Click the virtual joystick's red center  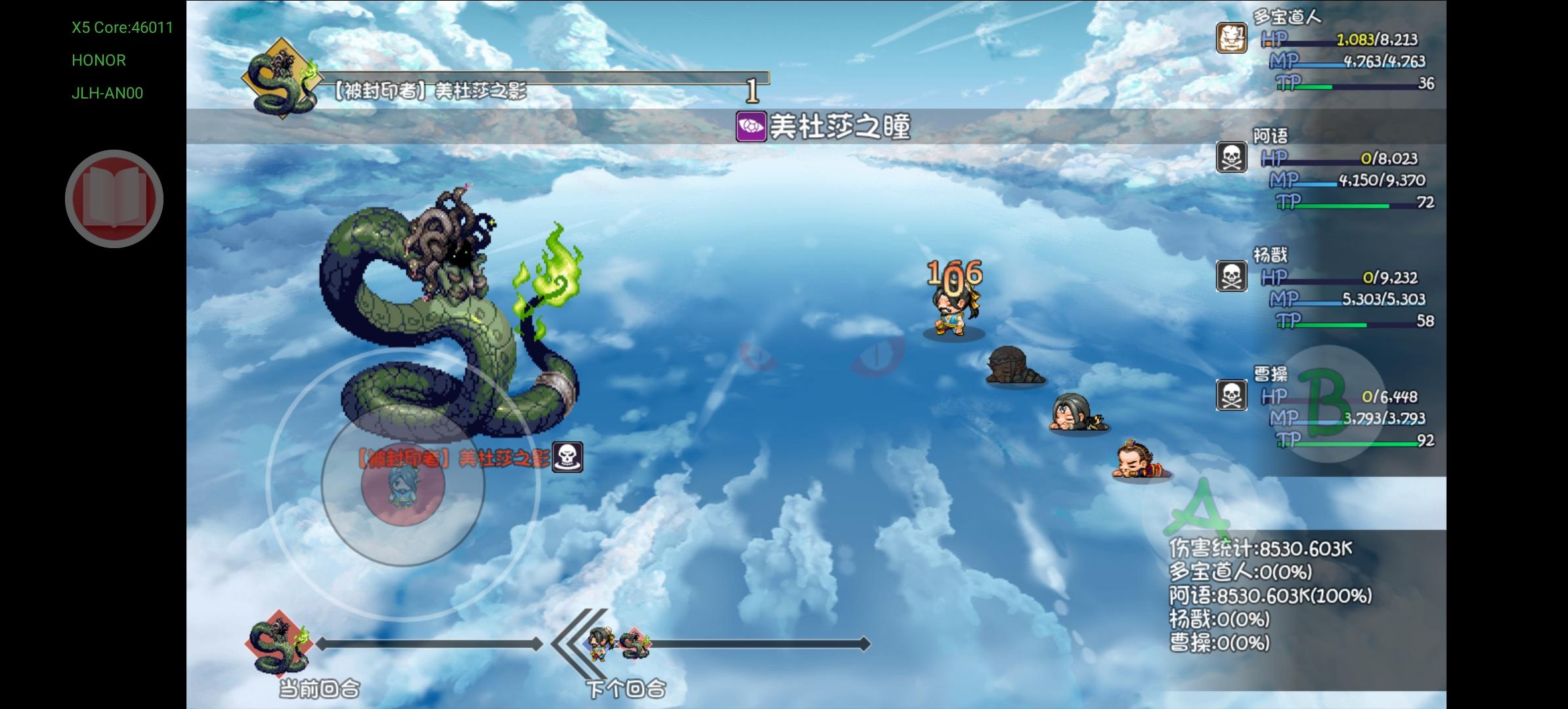click(x=403, y=484)
